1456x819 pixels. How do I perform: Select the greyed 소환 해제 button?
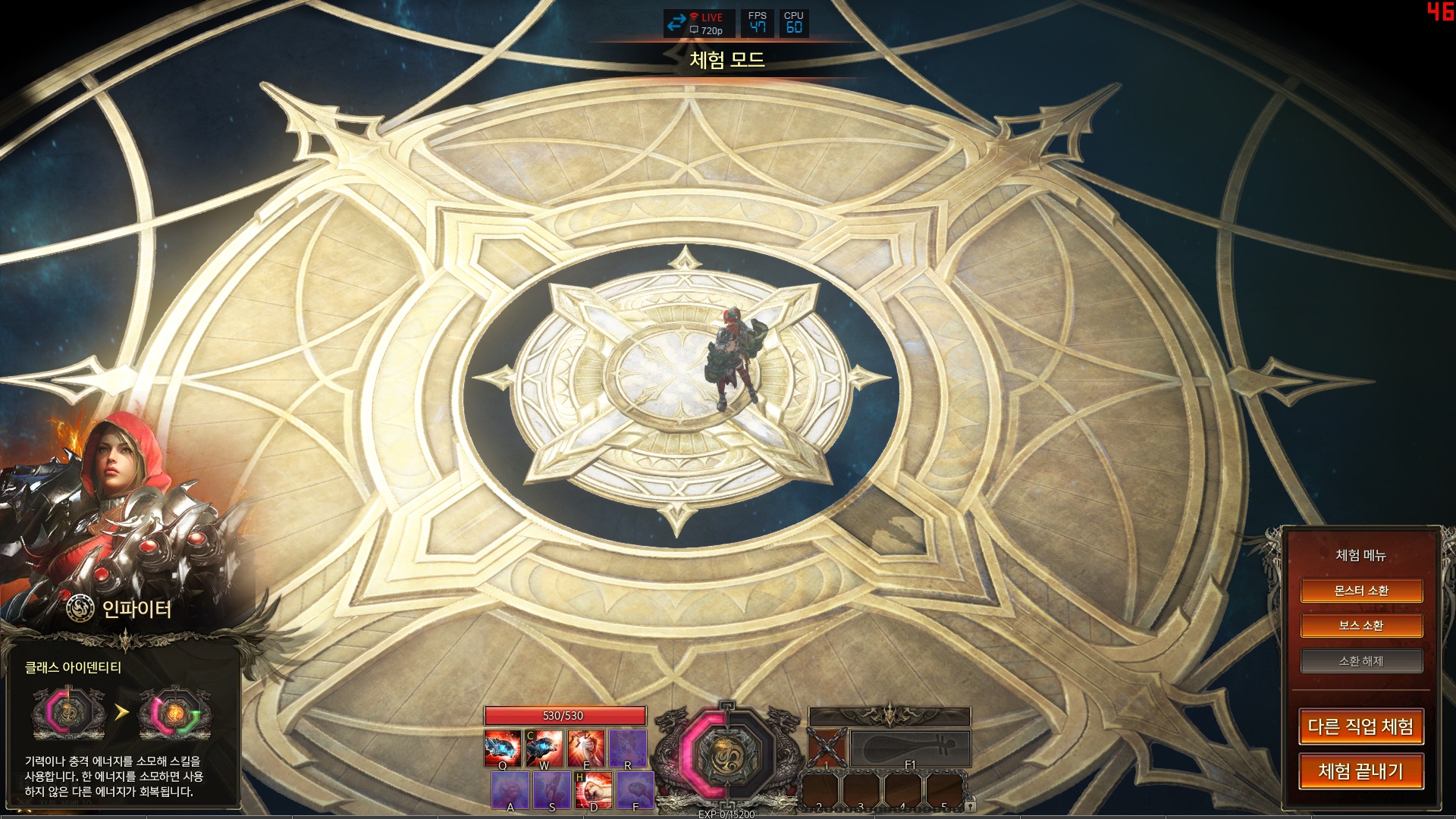(x=1361, y=661)
